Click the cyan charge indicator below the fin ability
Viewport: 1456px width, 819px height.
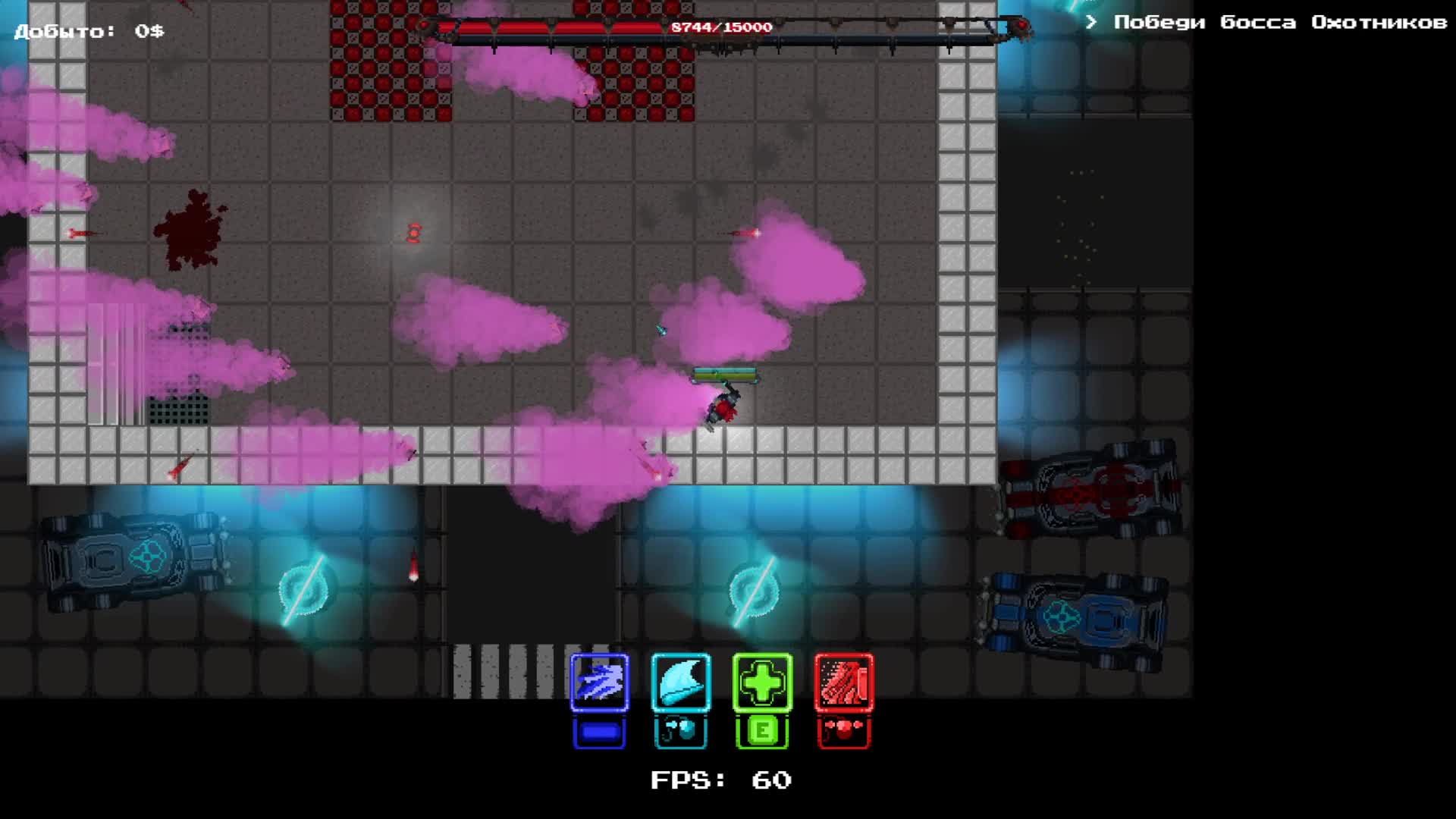point(680,730)
